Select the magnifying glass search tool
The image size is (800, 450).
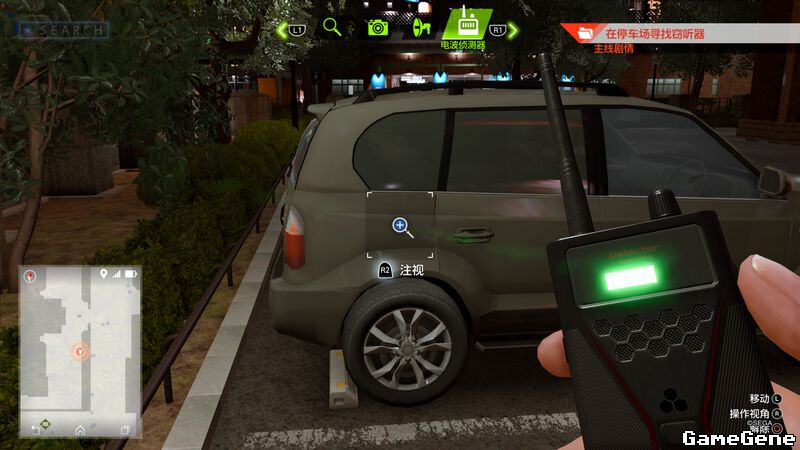coord(332,27)
